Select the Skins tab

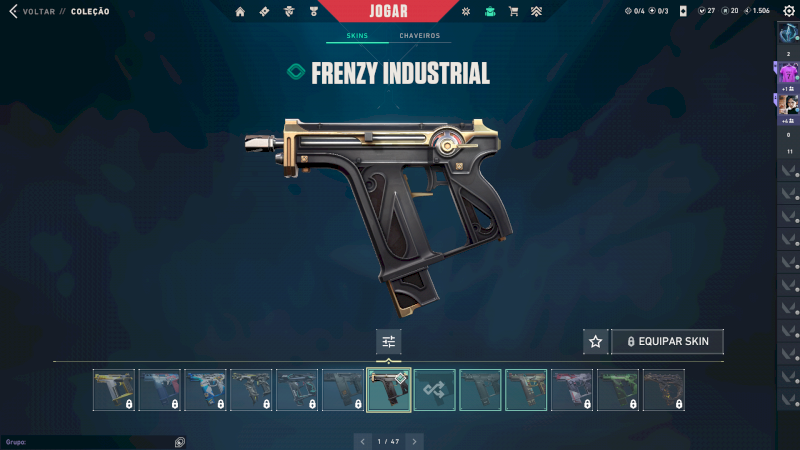point(357,36)
